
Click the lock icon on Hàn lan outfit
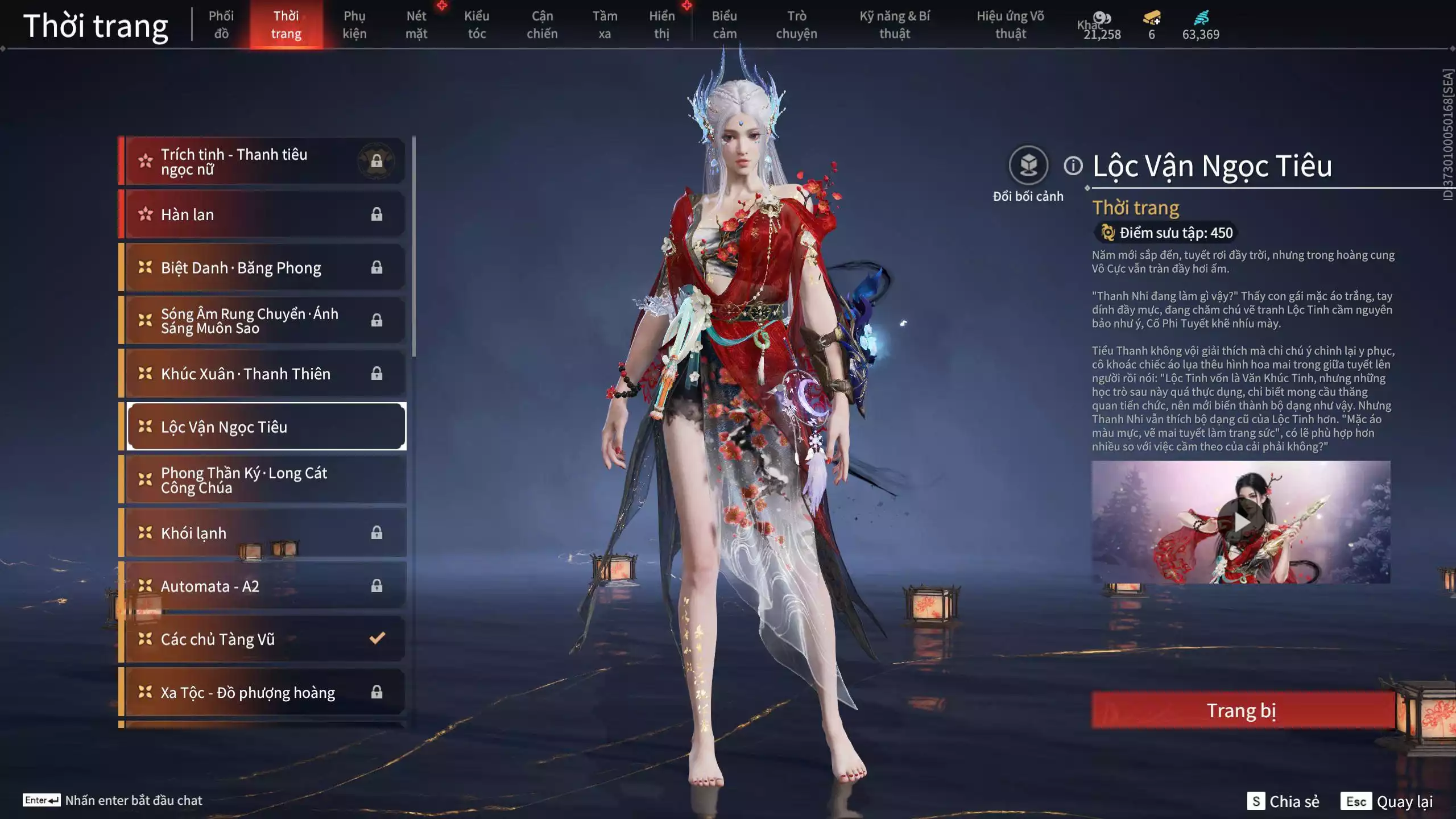point(376,214)
